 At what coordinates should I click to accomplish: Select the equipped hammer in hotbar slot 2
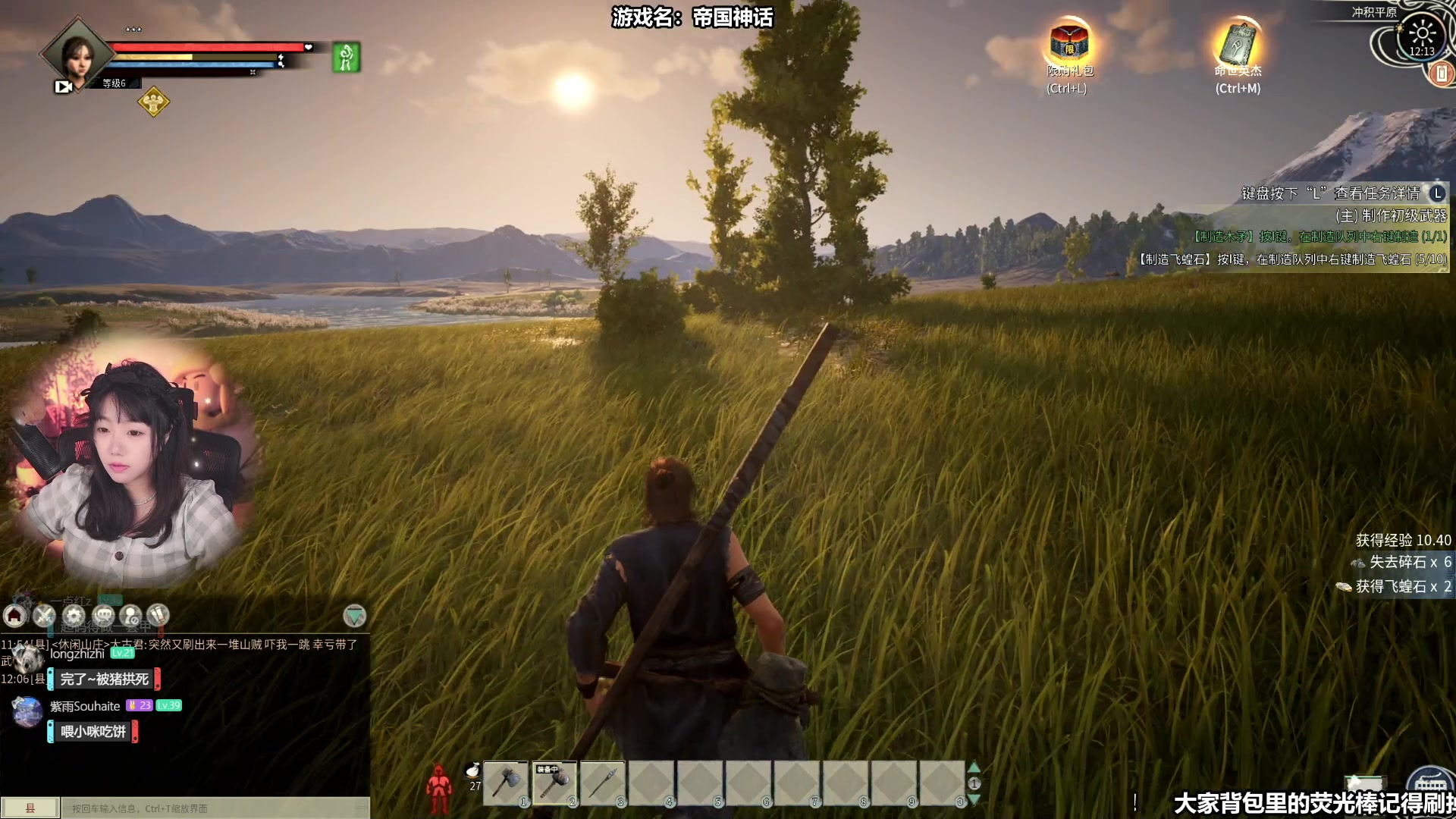554,783
